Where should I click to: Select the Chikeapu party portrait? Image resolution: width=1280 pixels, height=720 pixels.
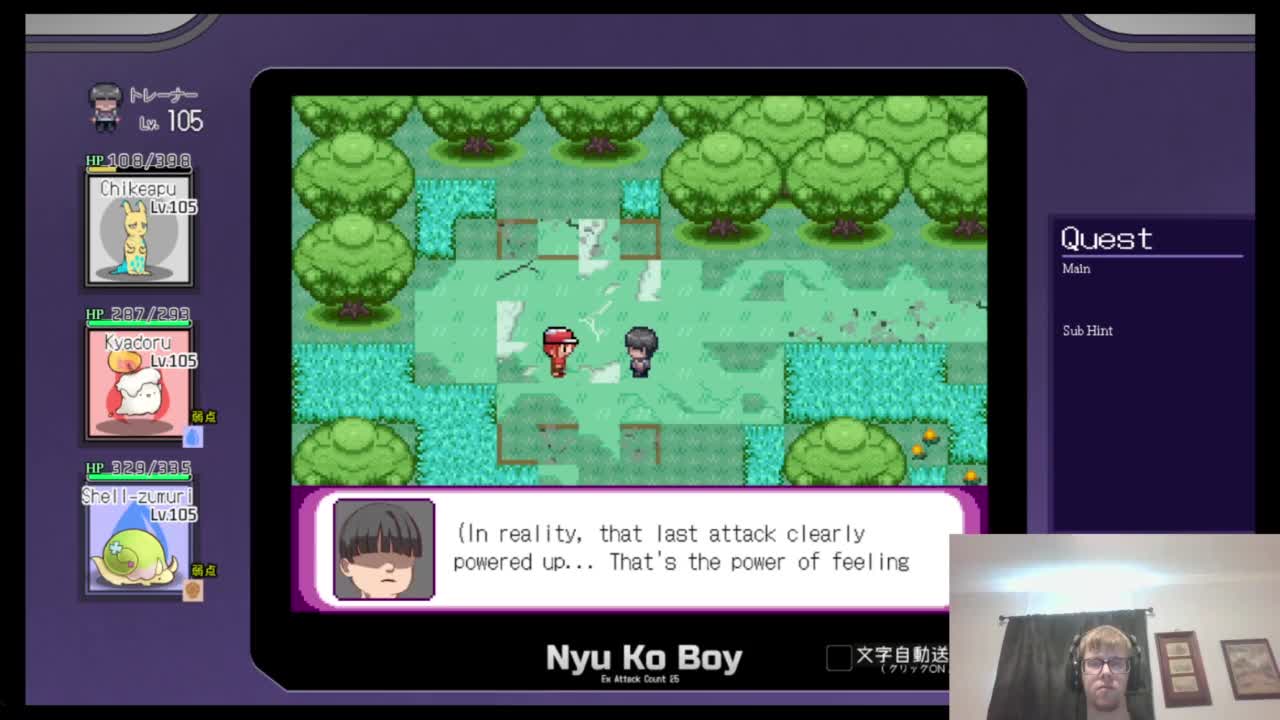pyautogui.click(x=139, y=229)
